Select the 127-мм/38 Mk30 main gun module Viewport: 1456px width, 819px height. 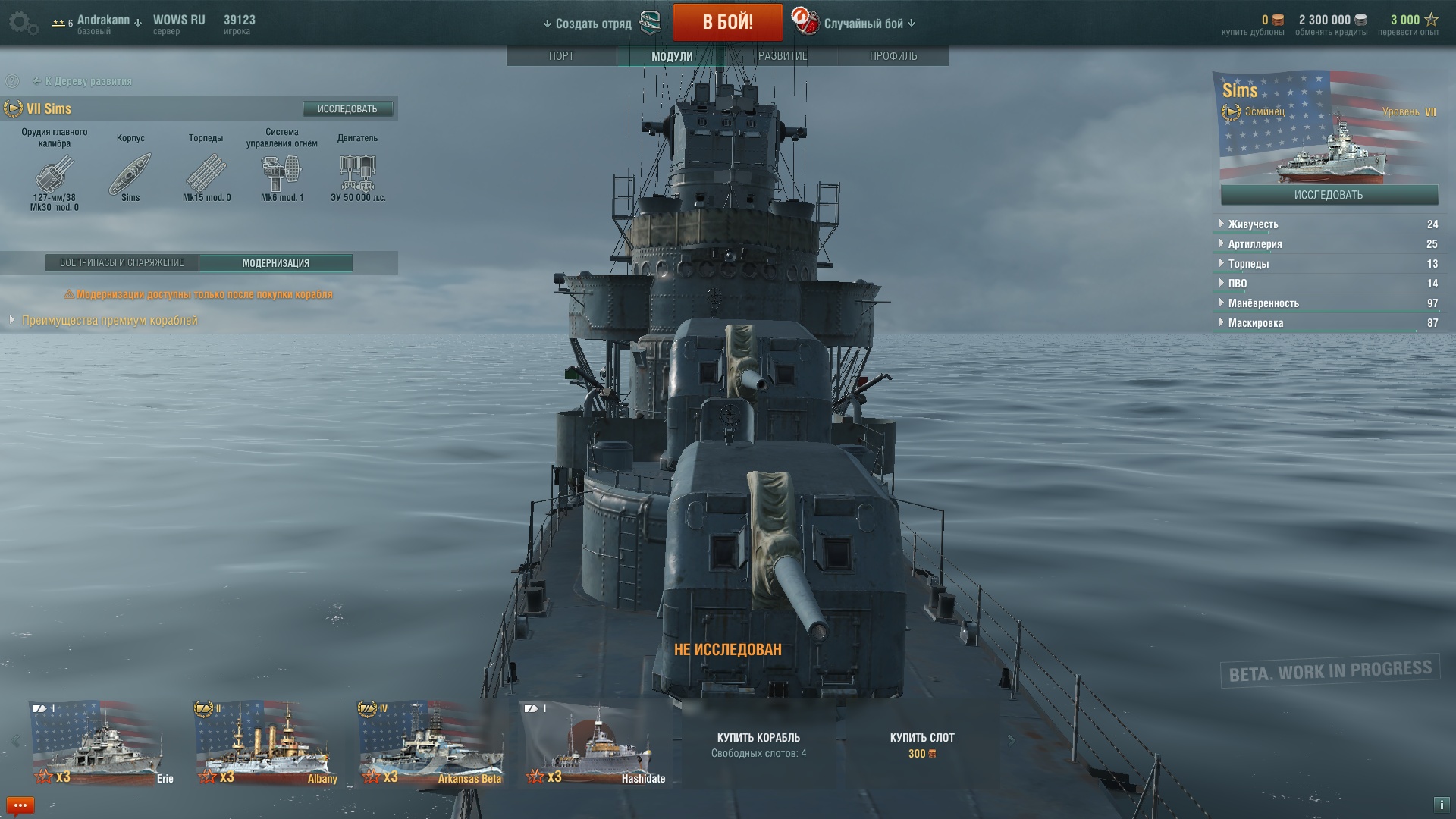coord(55,174)
